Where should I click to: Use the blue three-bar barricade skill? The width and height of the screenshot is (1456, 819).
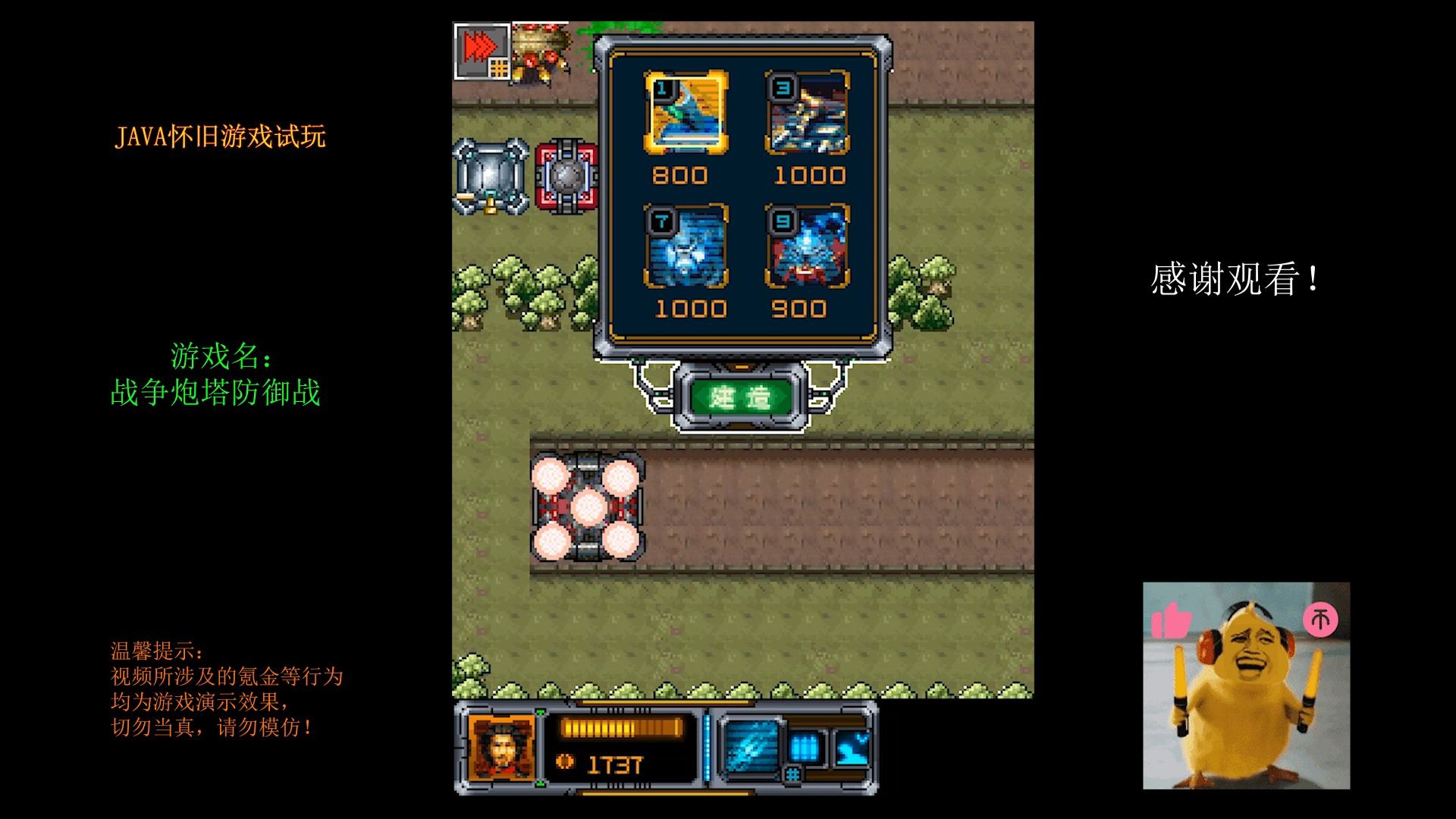[x=805, y=747]
